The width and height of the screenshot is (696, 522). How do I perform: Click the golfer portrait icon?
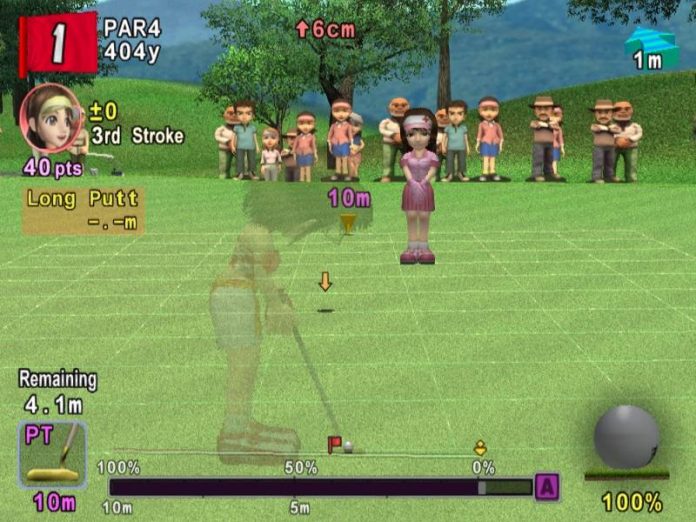[46, 117]
